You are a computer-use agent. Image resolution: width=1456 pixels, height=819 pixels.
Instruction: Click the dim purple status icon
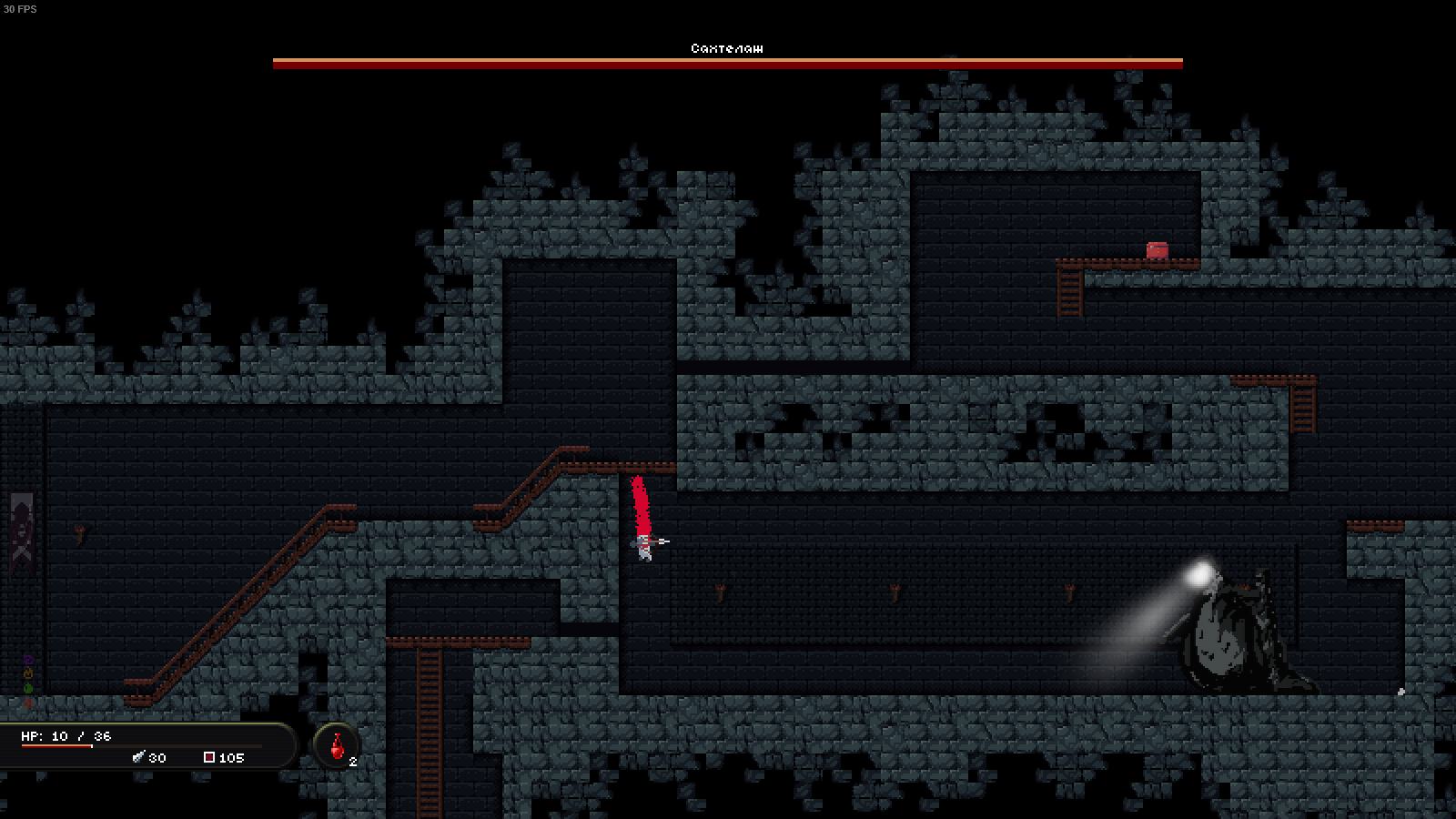click(x=28, y=659)
